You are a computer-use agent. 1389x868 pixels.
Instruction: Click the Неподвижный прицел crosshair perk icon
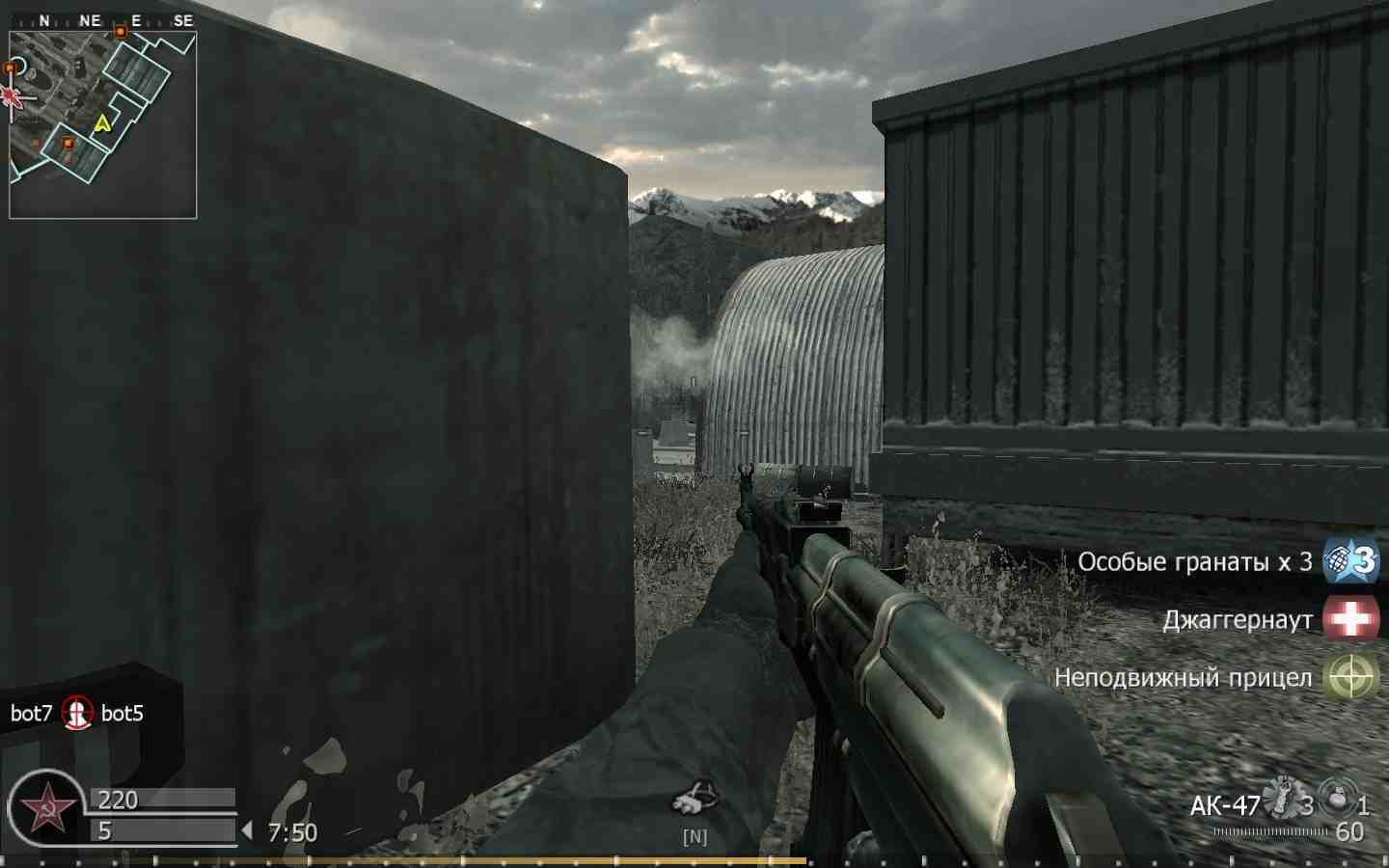coord(1349,676)
